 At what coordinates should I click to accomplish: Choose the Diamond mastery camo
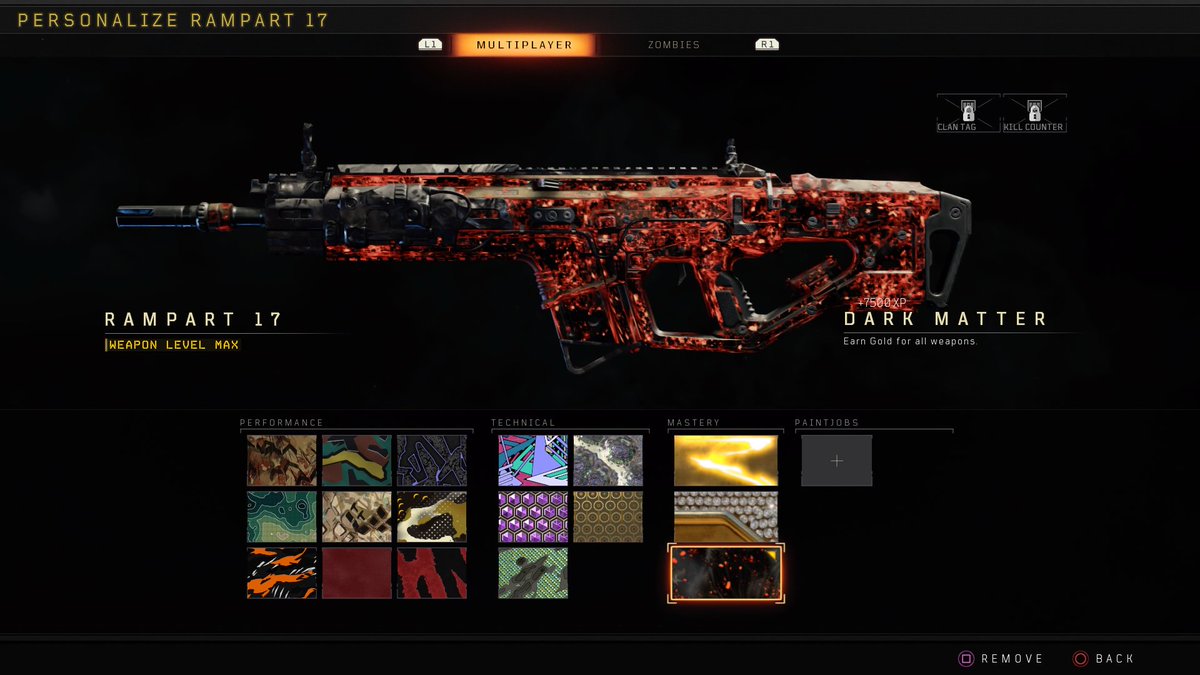coord(725,517)
